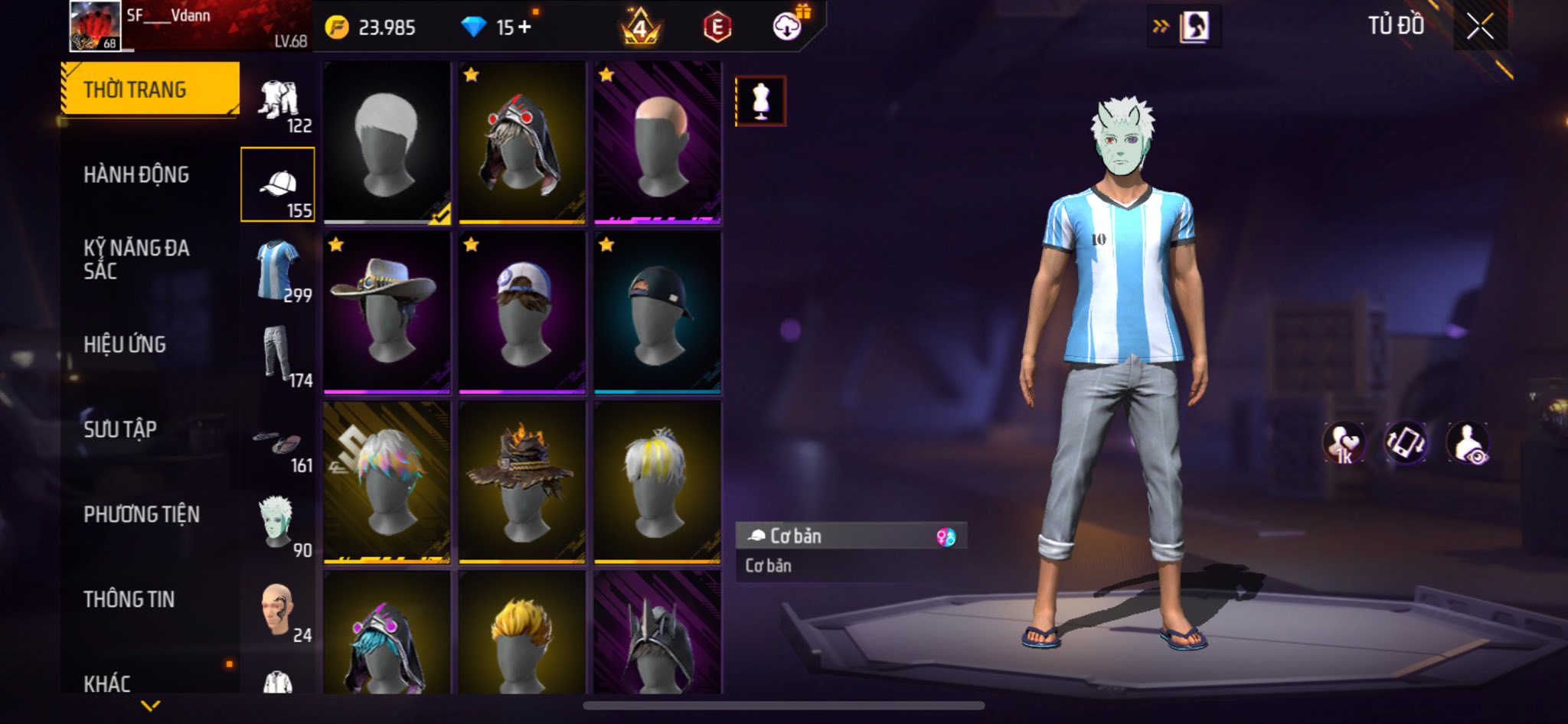Add diamonds with the plus button

(524, 28)
